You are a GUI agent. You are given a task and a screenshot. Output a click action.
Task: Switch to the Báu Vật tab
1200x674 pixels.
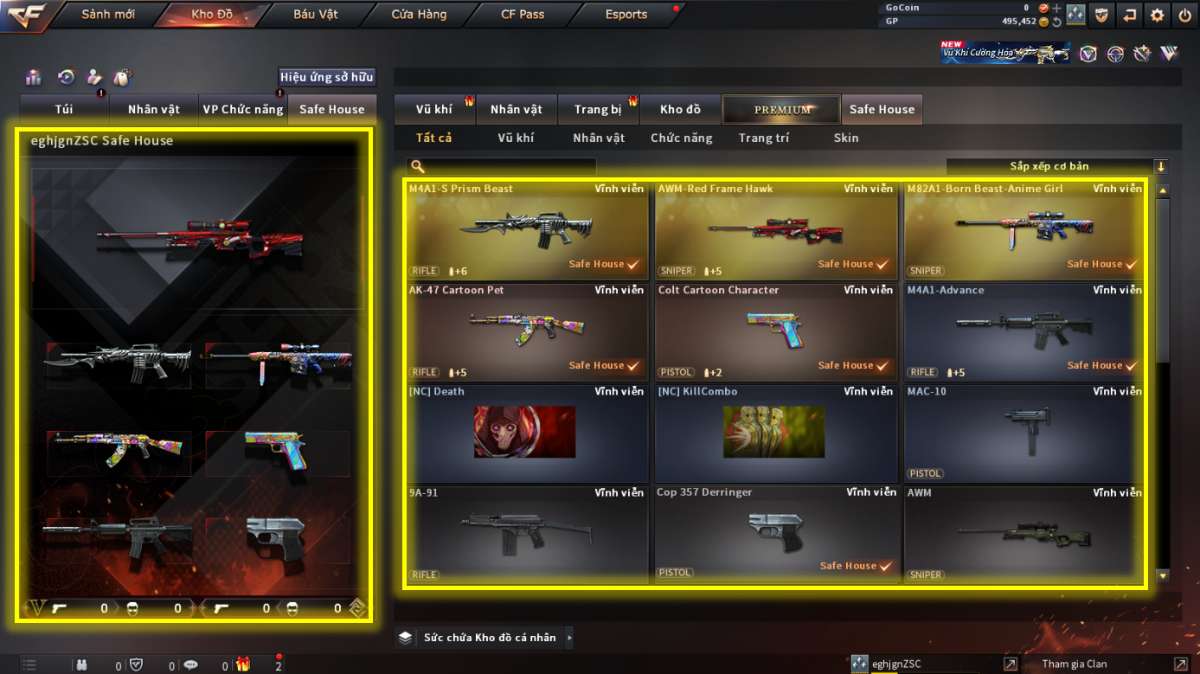coord(315,15)
